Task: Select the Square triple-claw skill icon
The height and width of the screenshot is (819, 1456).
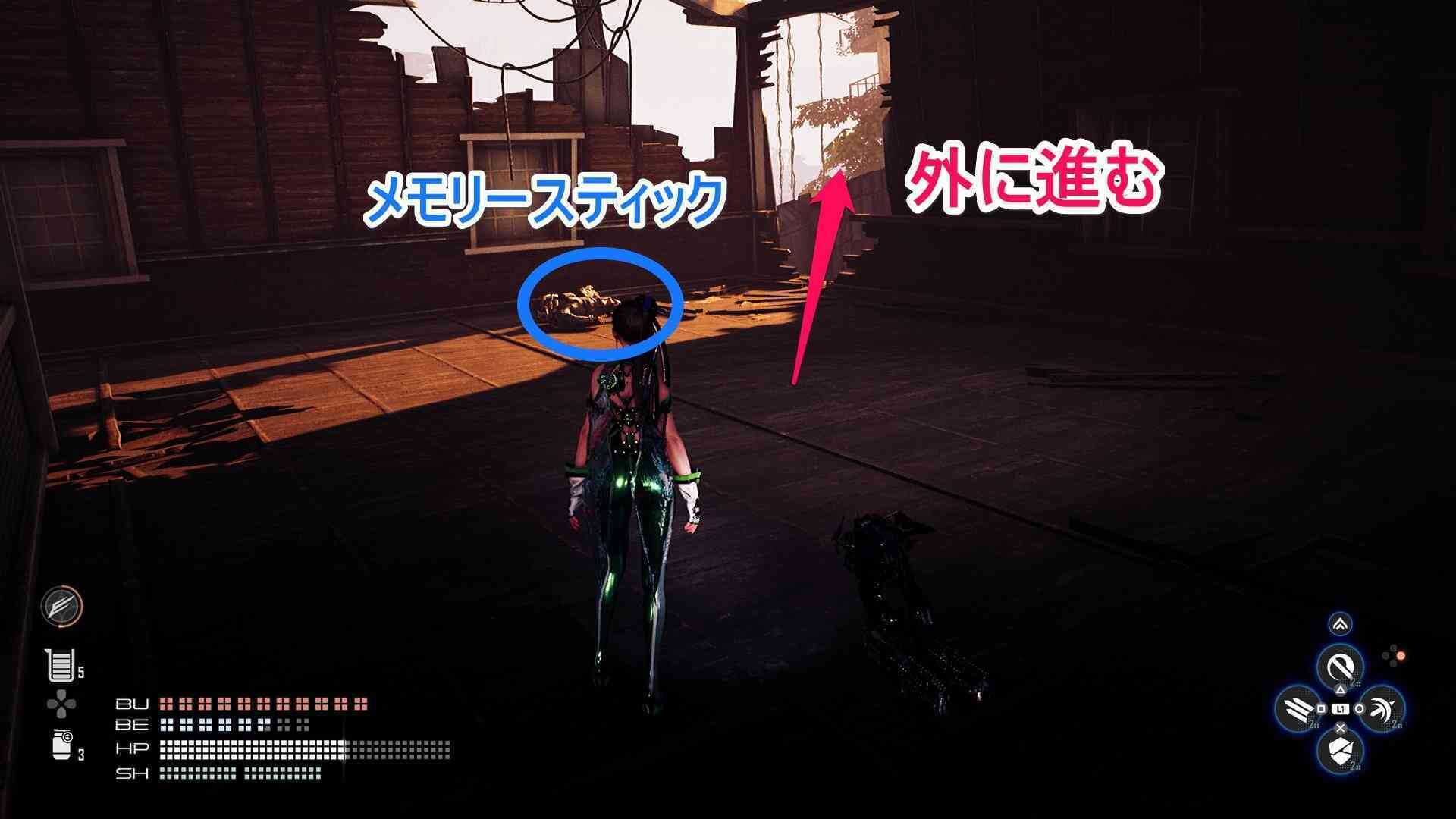Action: [1297, 709]
